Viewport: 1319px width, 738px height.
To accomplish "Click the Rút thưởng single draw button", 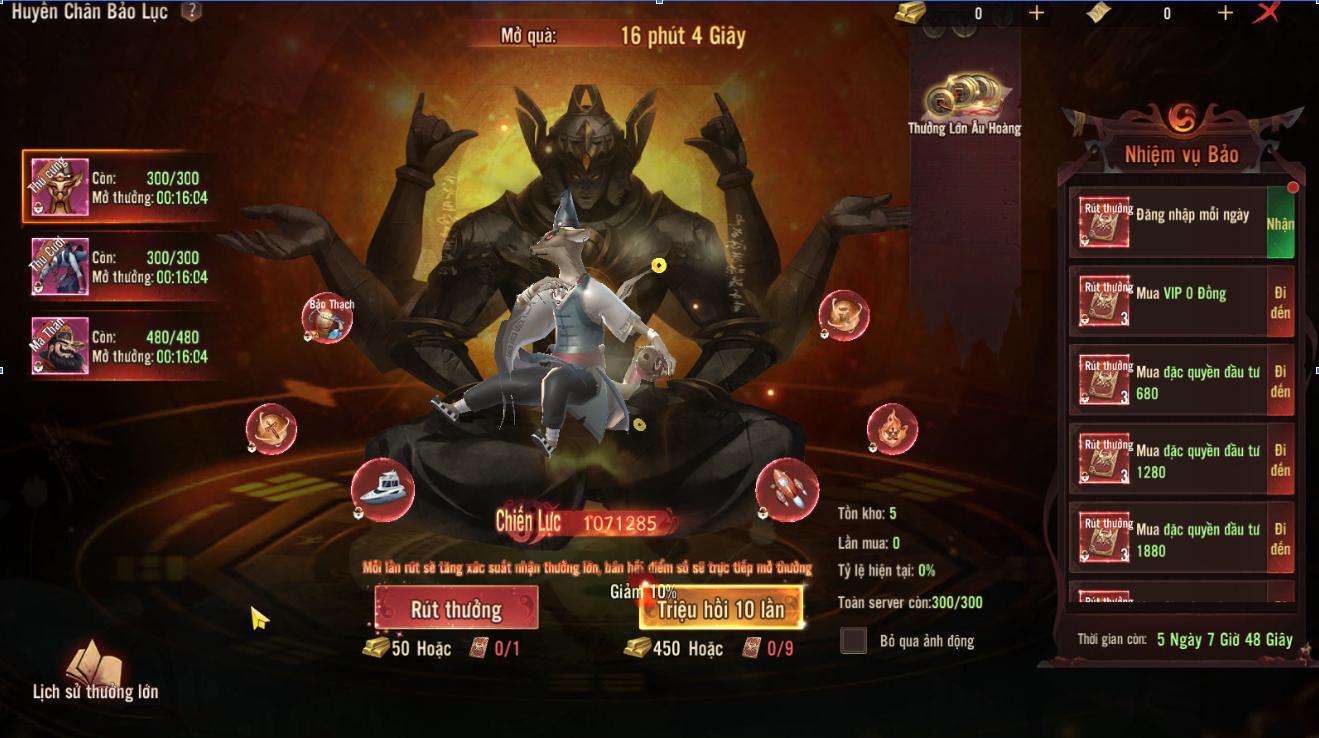I will 456,608.
